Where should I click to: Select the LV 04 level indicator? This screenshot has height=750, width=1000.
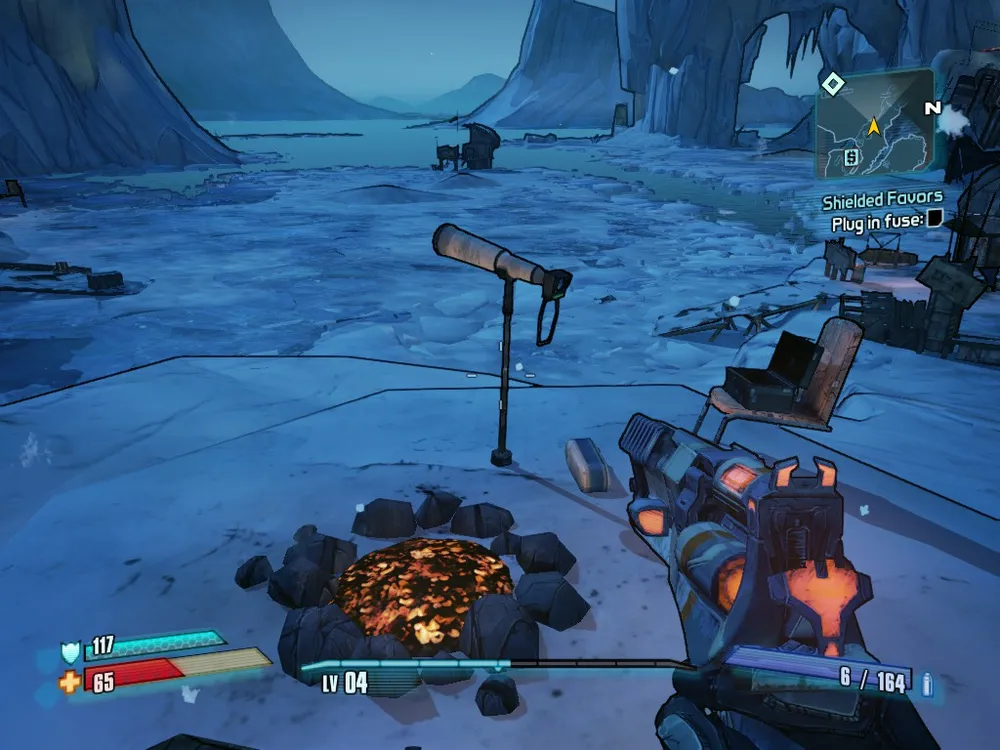(344, 684)
